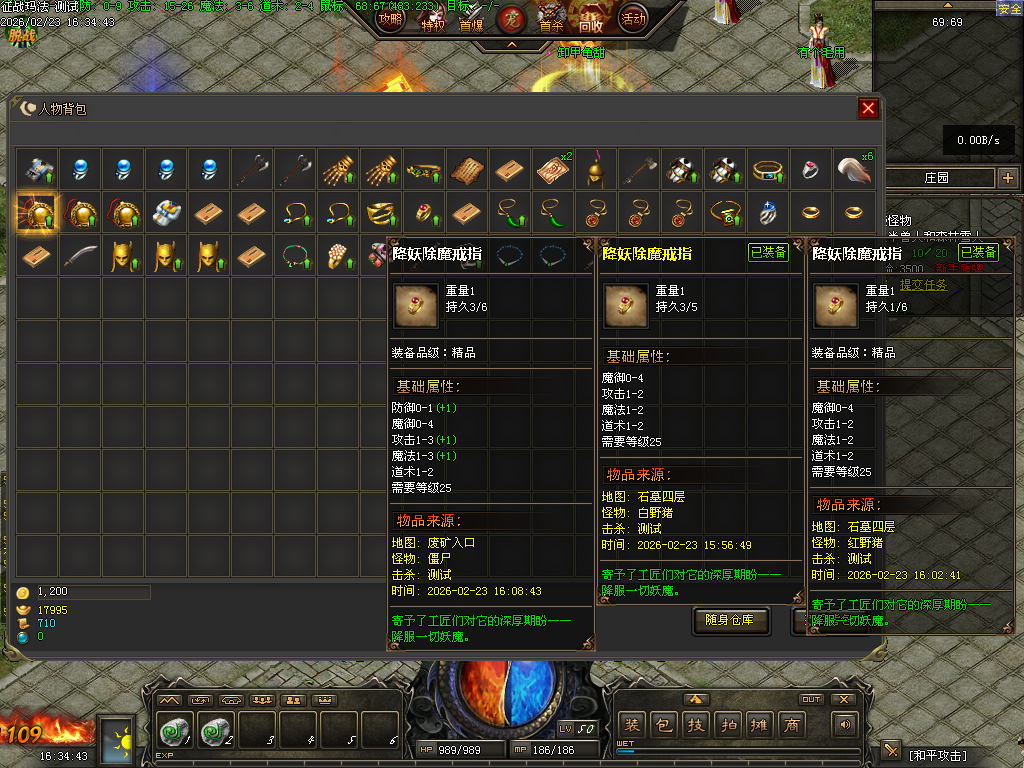Close the character backpack window

point(868,108)
